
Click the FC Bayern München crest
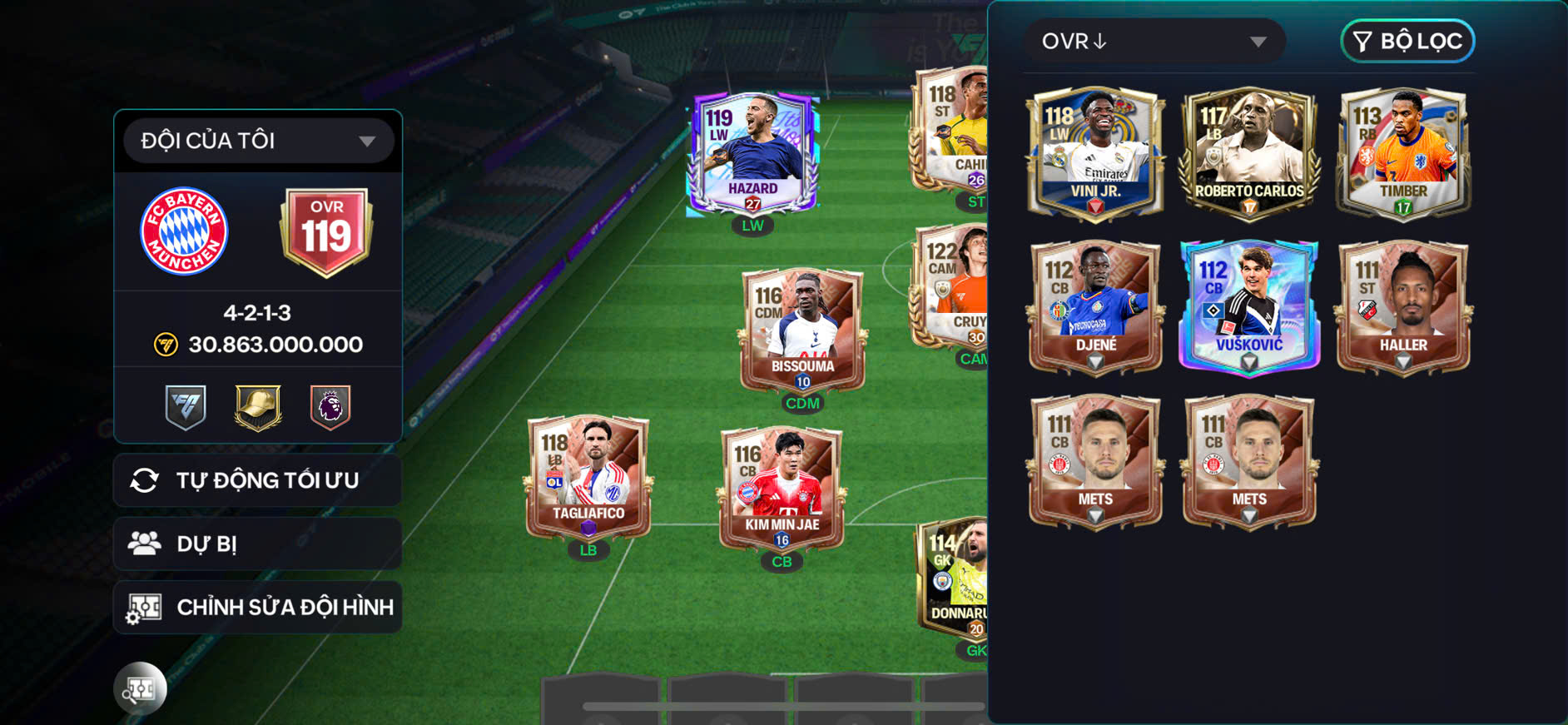pyautogui.click(x=184, y=231)
